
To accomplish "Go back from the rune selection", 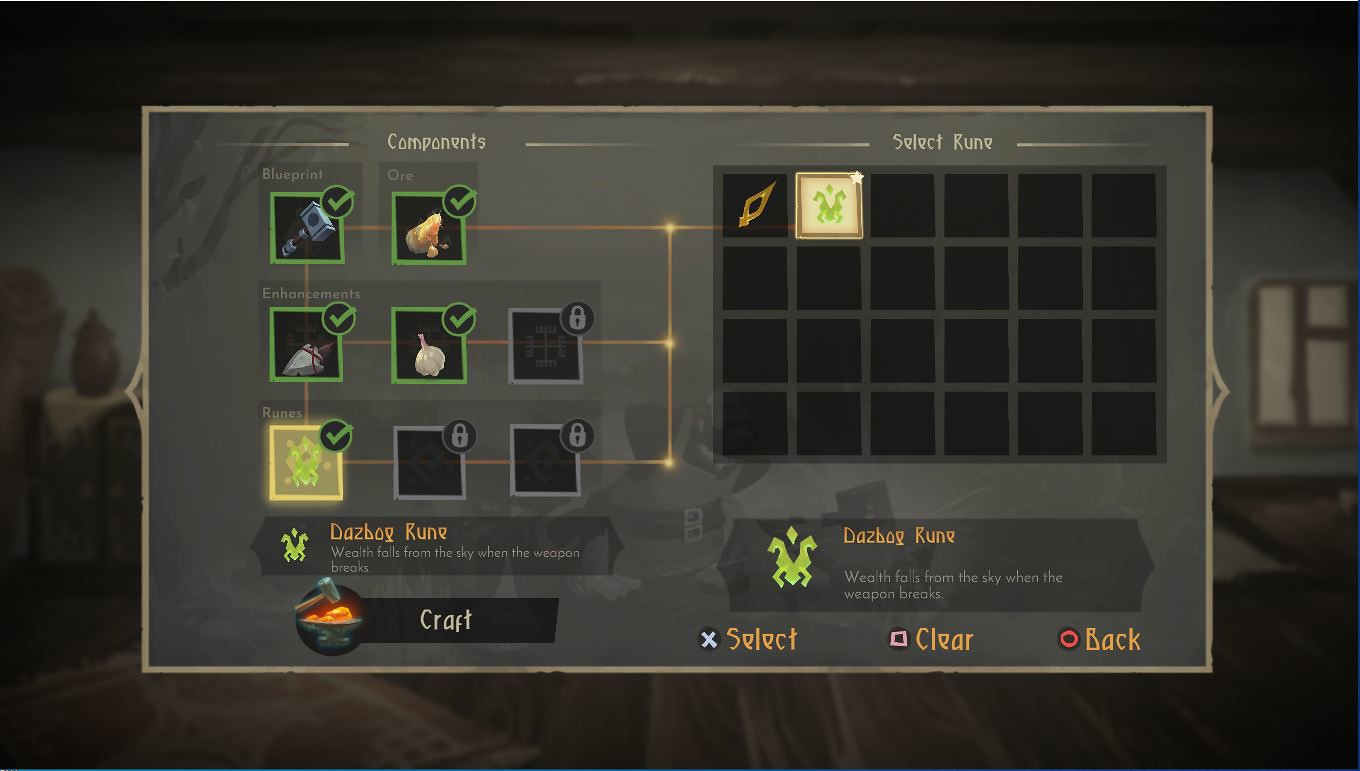I will point(1099,640).
